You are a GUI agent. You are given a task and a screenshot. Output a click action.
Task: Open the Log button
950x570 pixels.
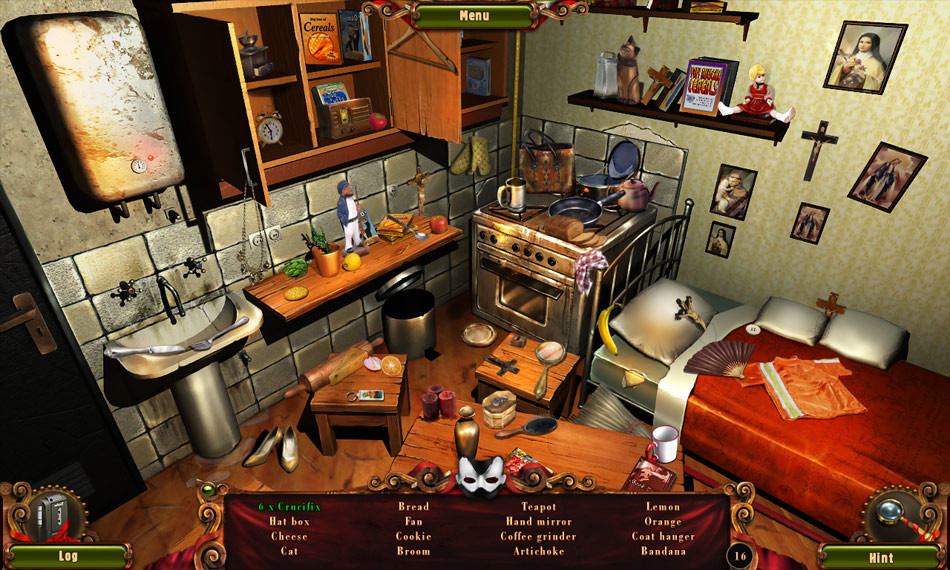(x=68, y=555)
